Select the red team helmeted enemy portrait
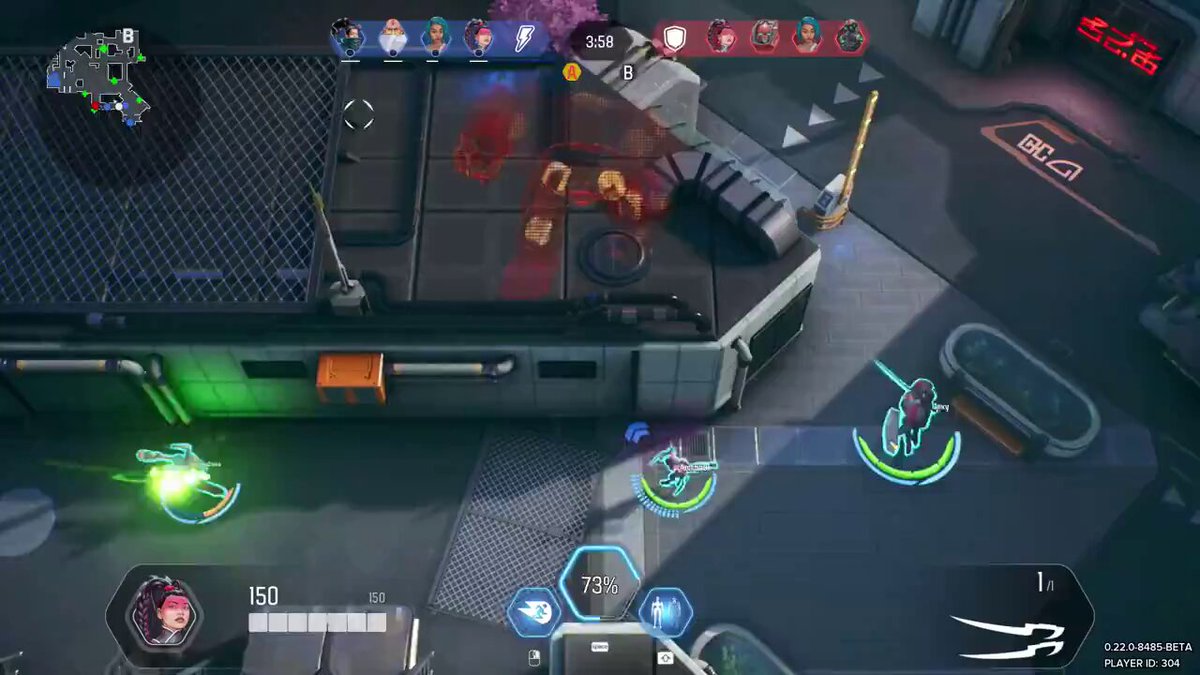The height and width of the screenshot is (675, 1200). tap(763, 37)
